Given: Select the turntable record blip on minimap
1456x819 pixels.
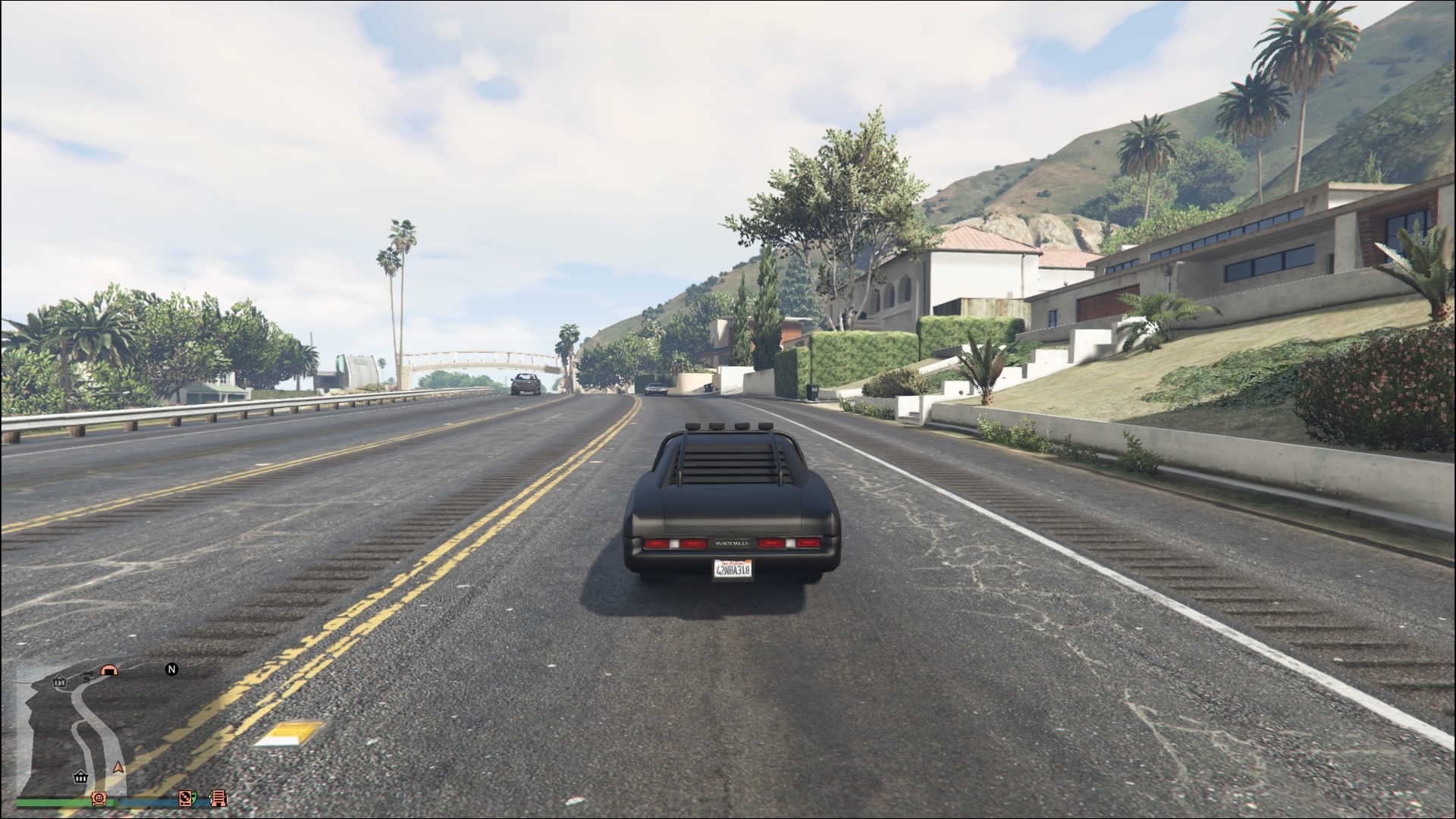Looking at the screenshot, I should pyautogui.click(x=186, y=798).
